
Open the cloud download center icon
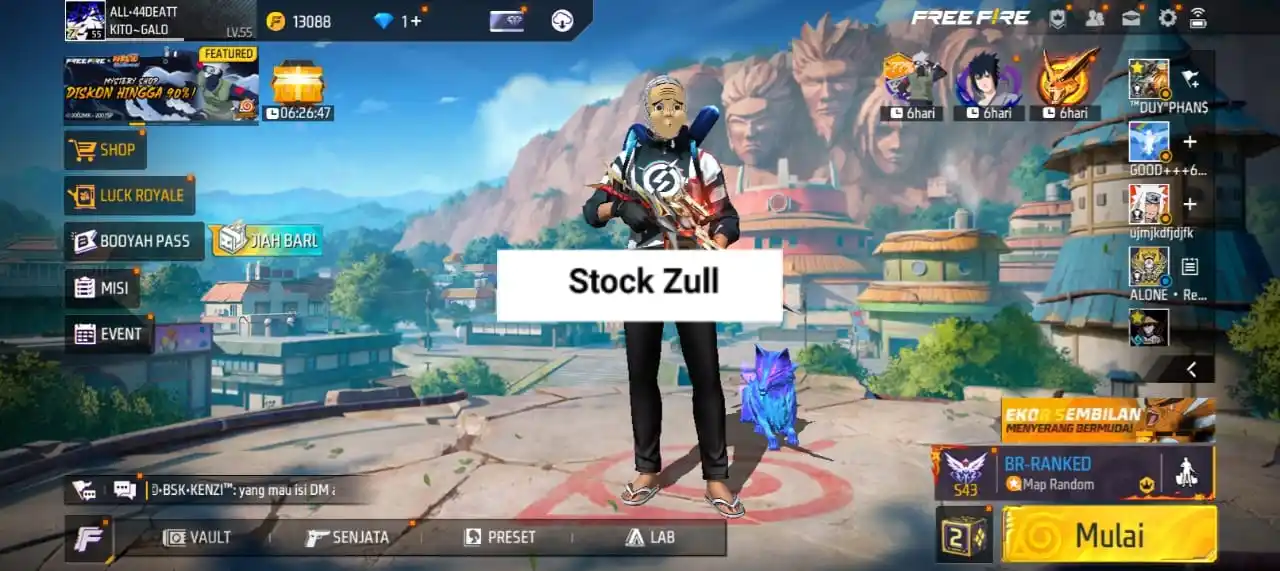562,20
